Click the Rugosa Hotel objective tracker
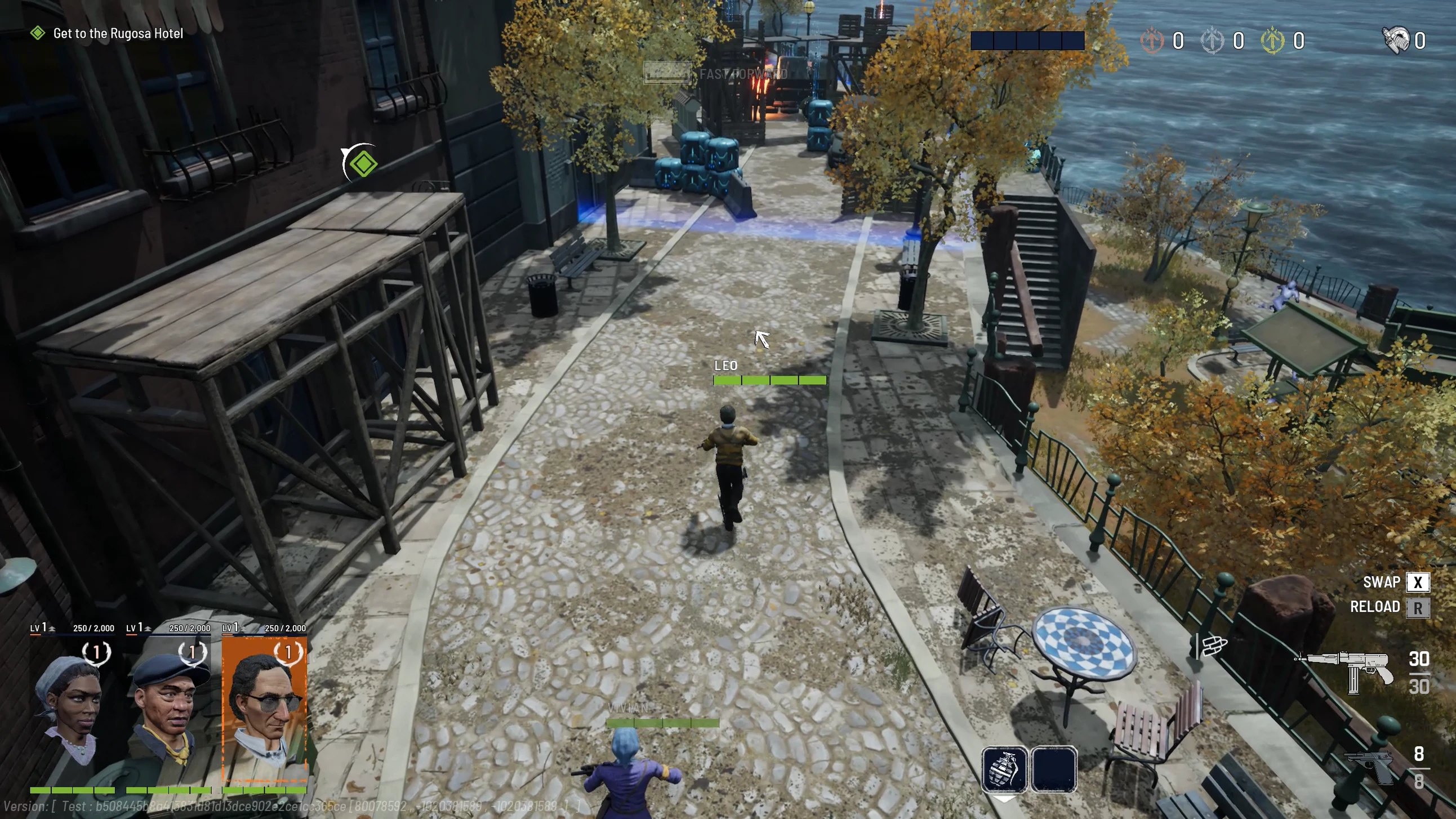The image size is (1456, 819). click(x=118, y=33)
